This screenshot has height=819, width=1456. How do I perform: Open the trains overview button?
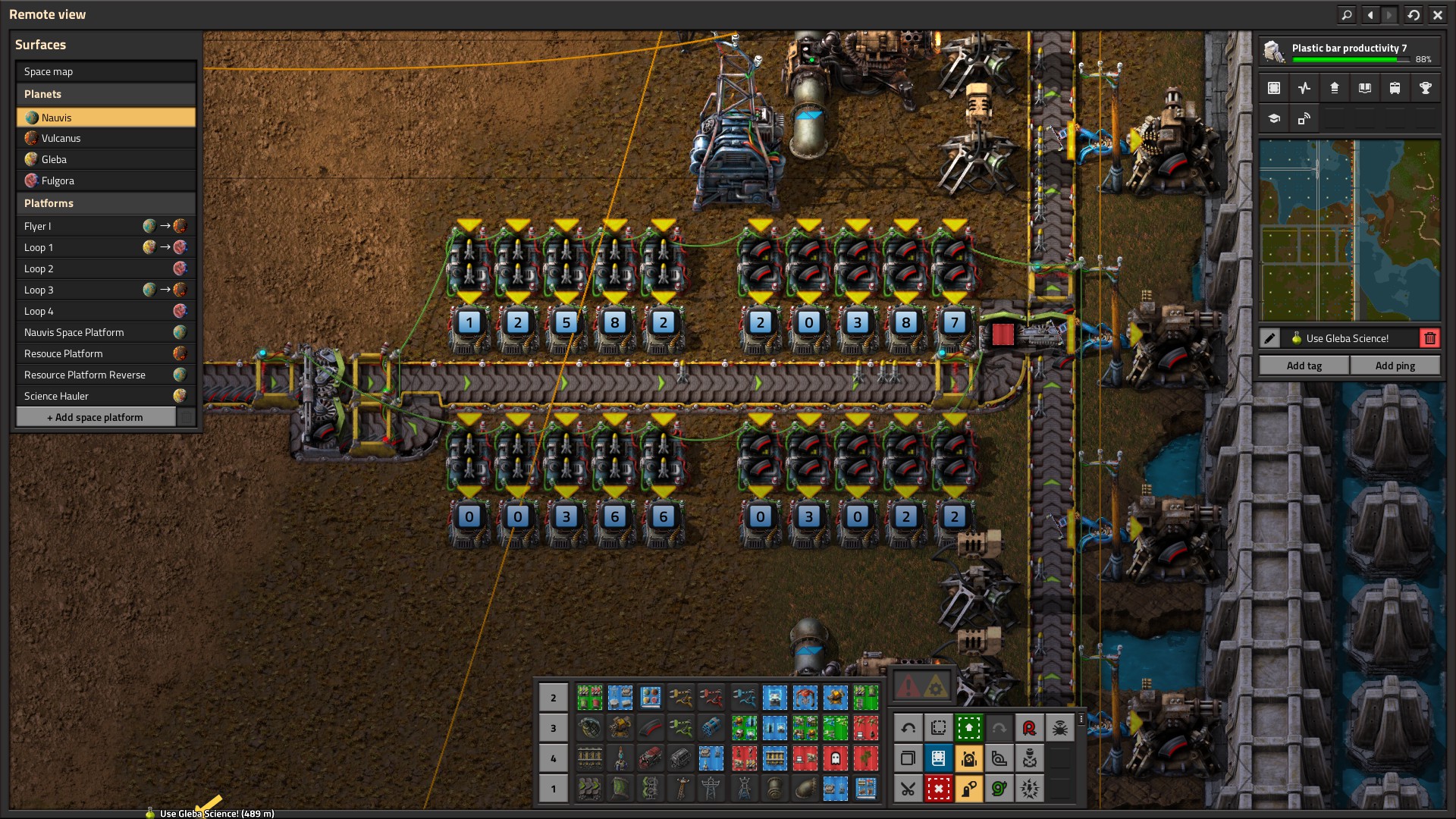point(1395,88)
